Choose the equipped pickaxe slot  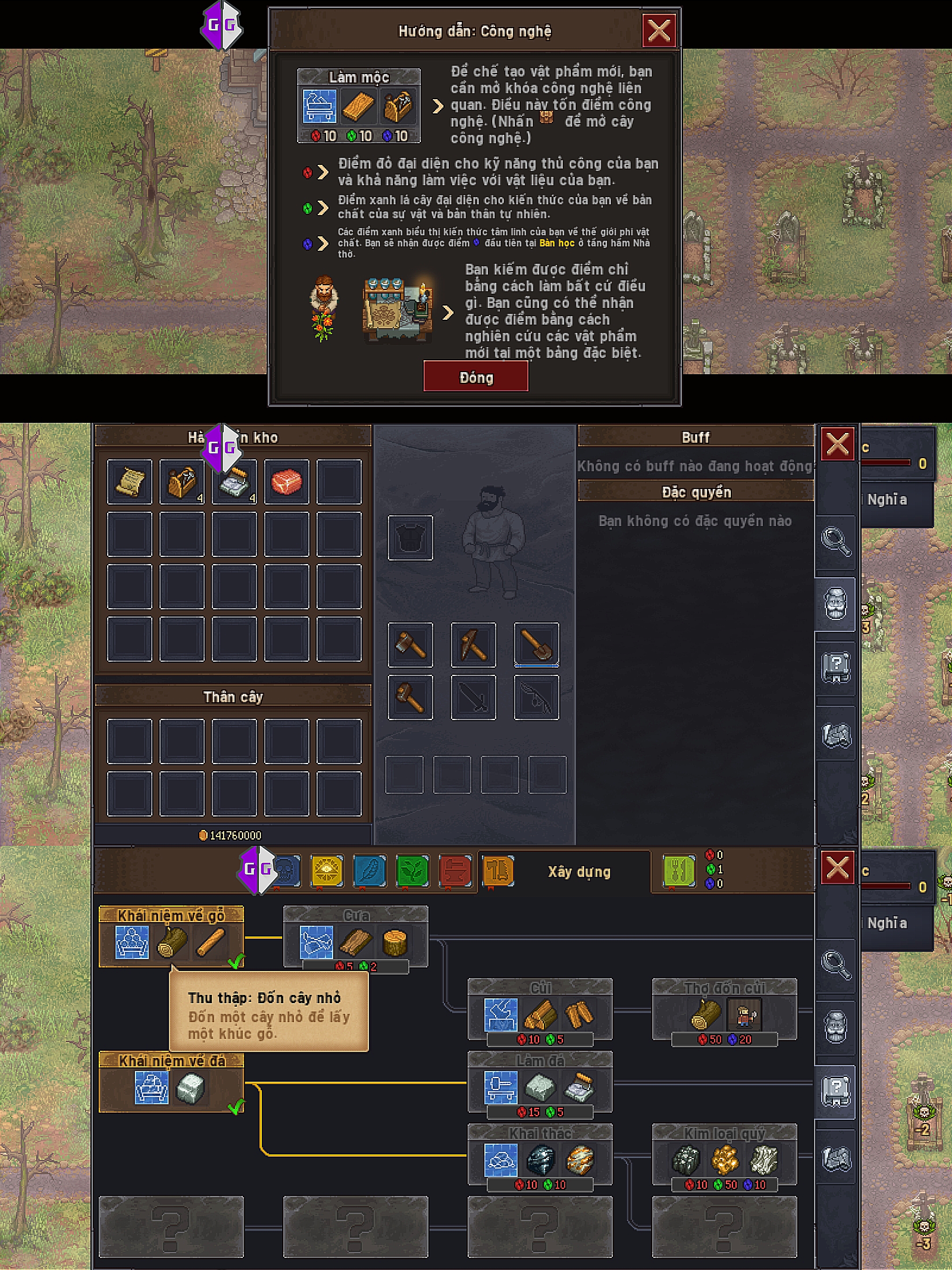click(473, 644)
